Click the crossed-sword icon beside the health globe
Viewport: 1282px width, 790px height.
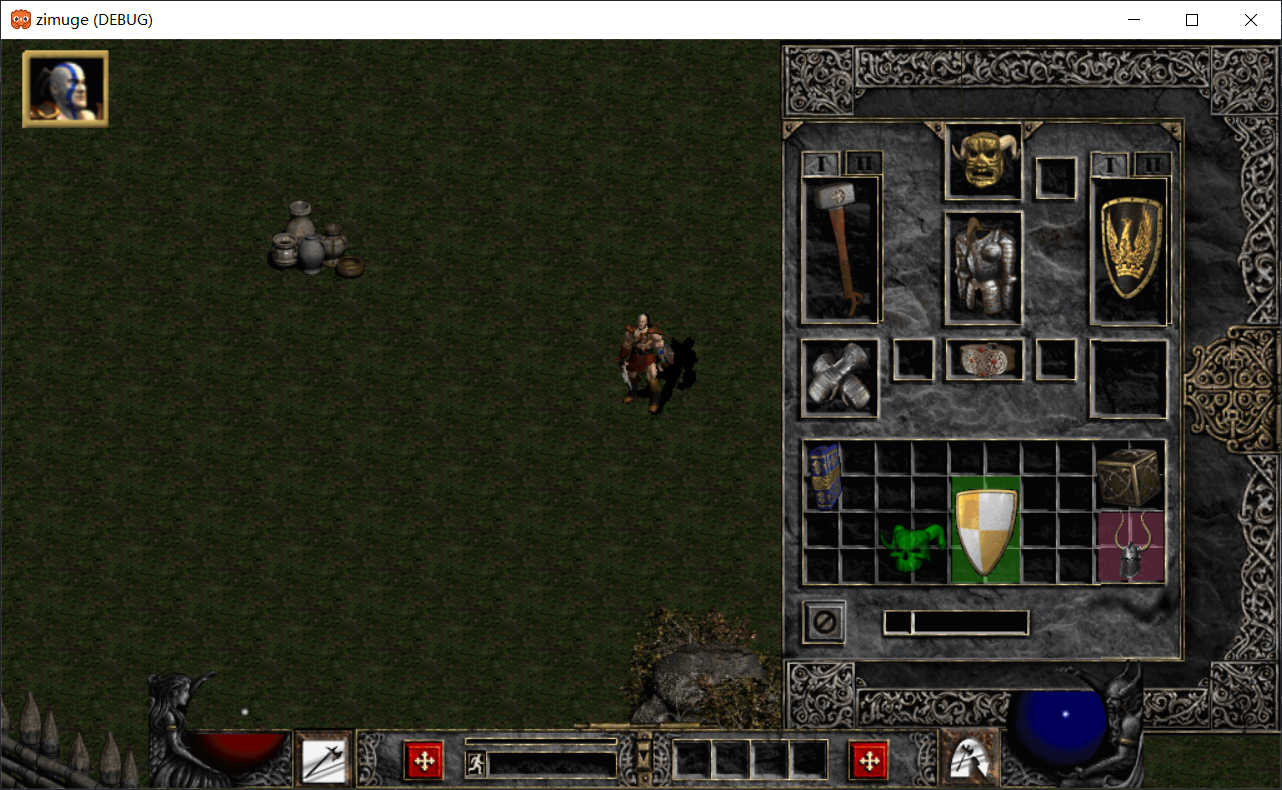click(322, 760)
